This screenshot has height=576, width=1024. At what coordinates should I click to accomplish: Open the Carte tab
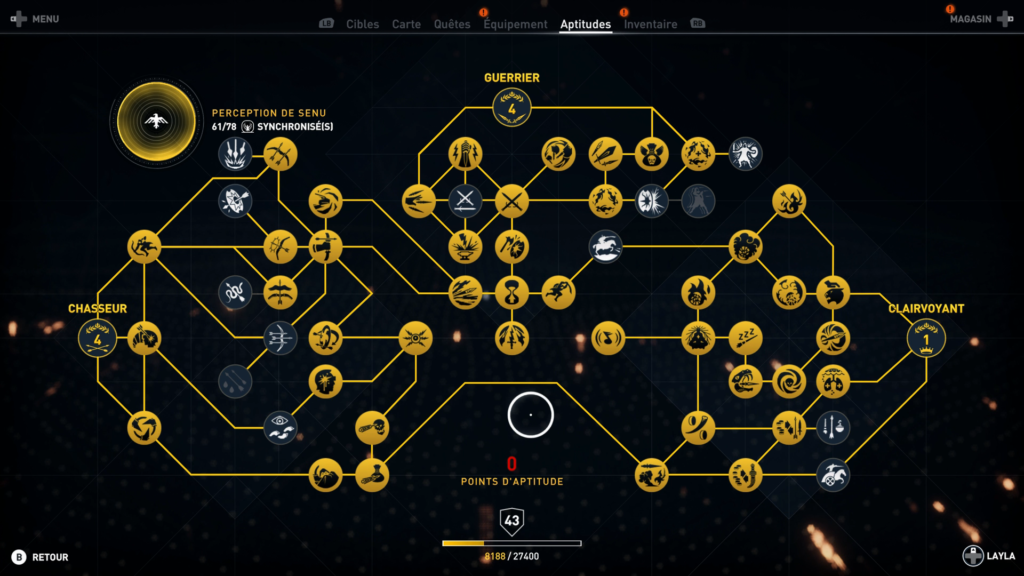[406, 24]
